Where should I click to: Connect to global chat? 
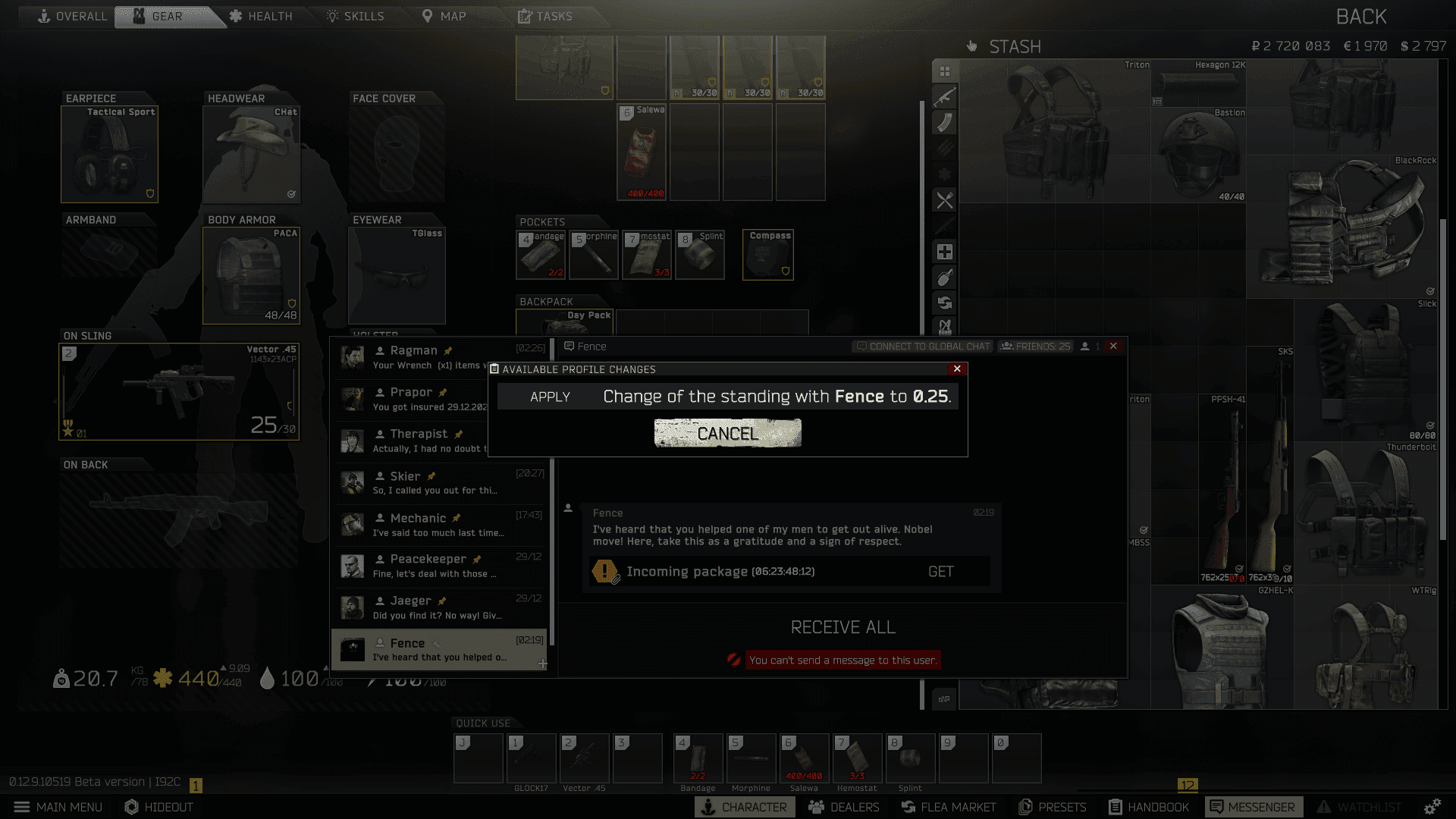coord(923,347)
